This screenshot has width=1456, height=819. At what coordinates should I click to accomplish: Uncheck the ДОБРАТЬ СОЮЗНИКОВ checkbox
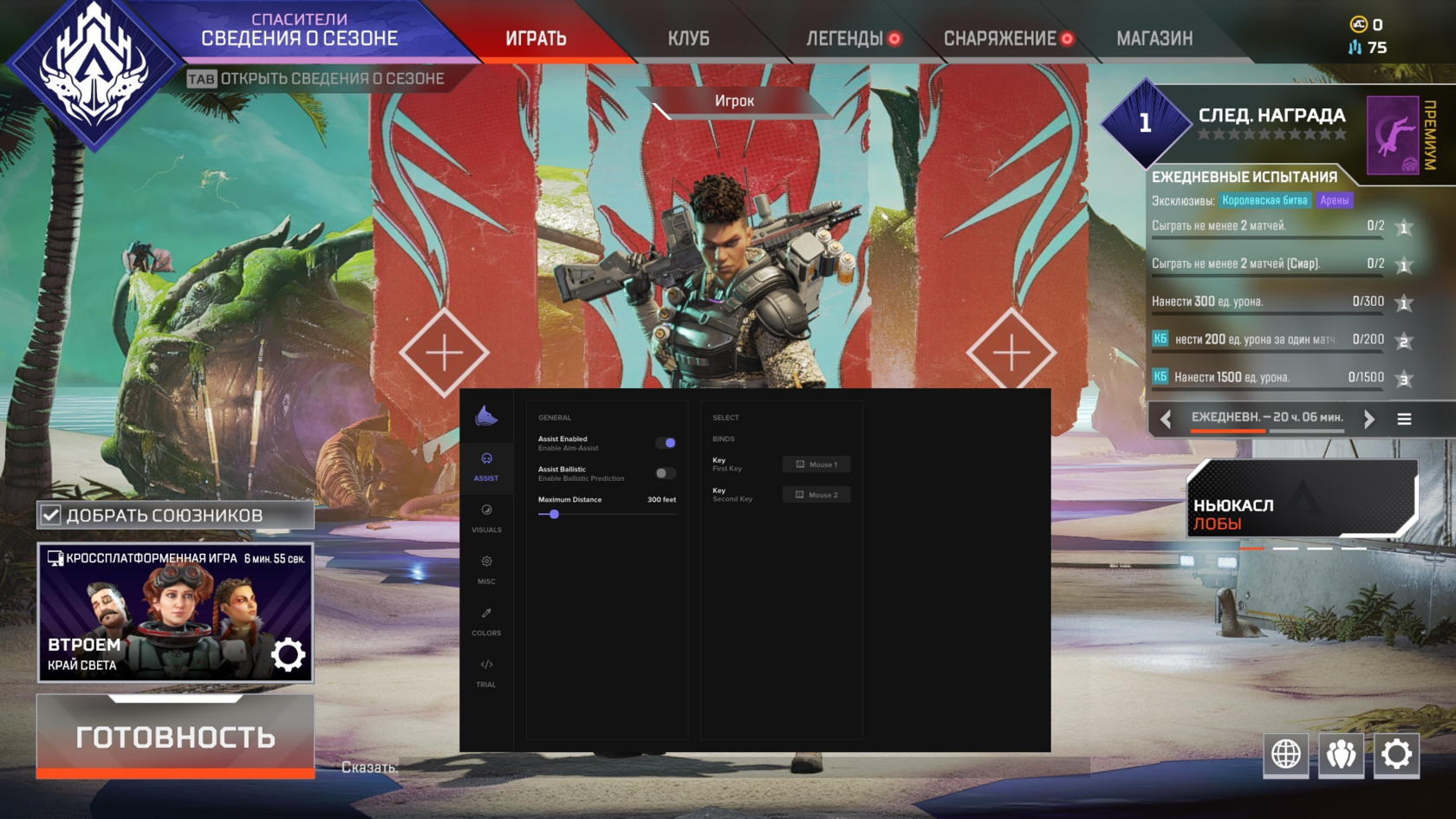tap(49, 514)
